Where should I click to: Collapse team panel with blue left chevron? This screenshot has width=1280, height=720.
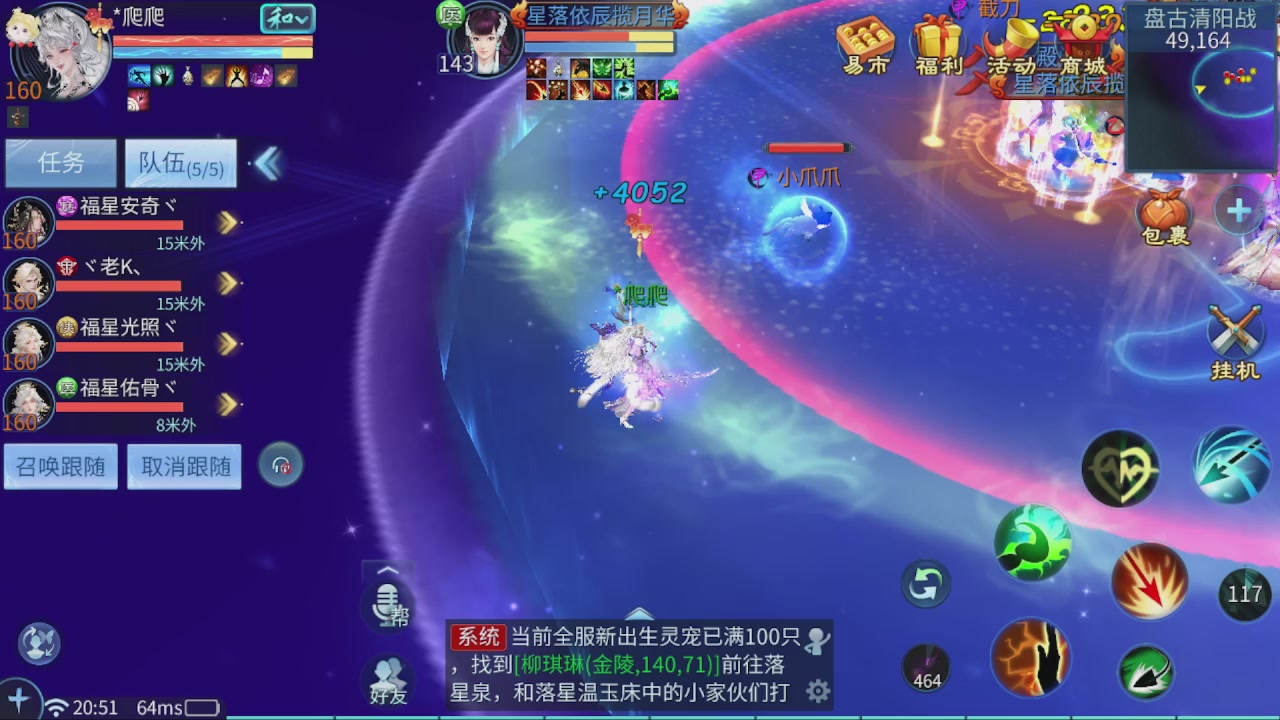[x=266, y=163]
